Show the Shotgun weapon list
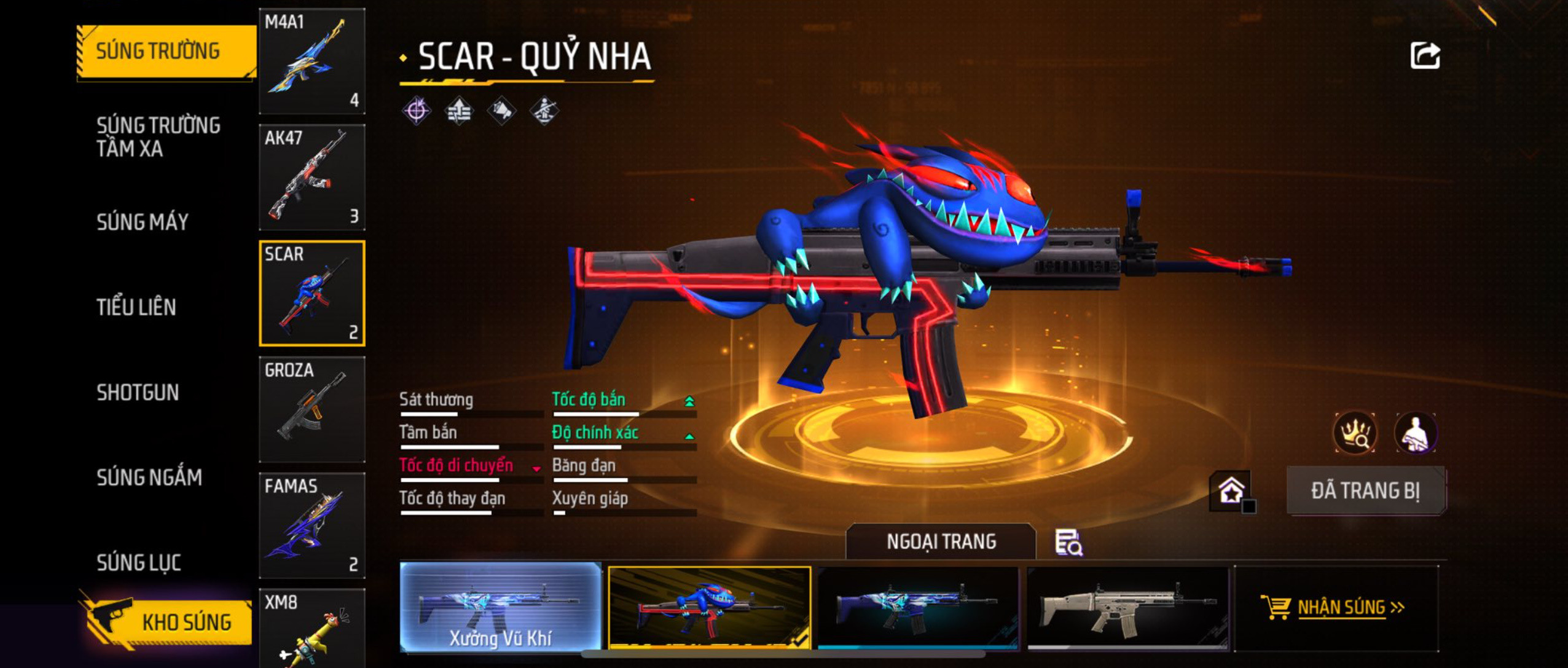The image size is (1568, 668). (138, 392)
